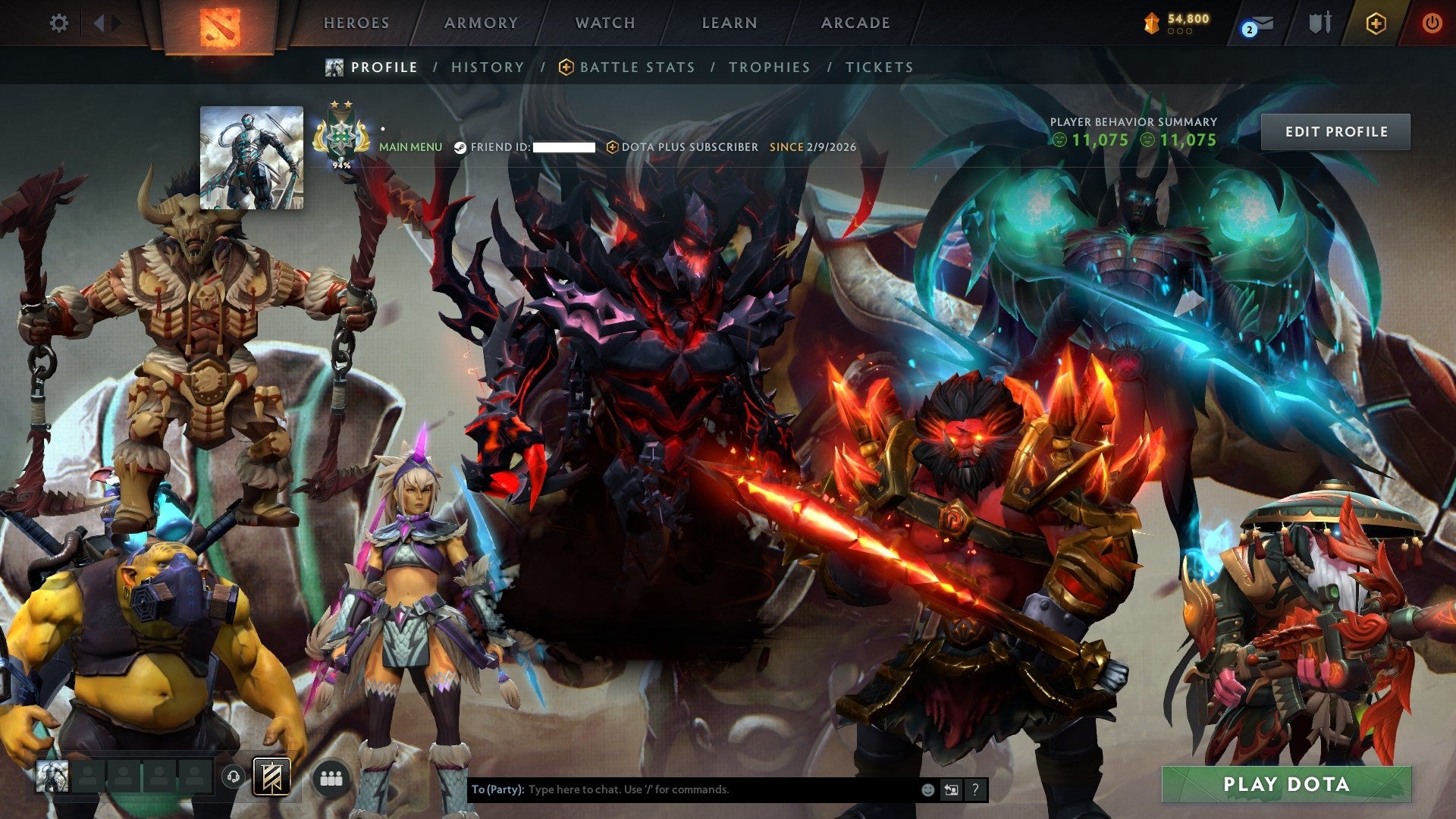The height and width of the screenshot is (819, 1456).
Task: Click the armory shield and sword icon
Action: point(1319,23)
